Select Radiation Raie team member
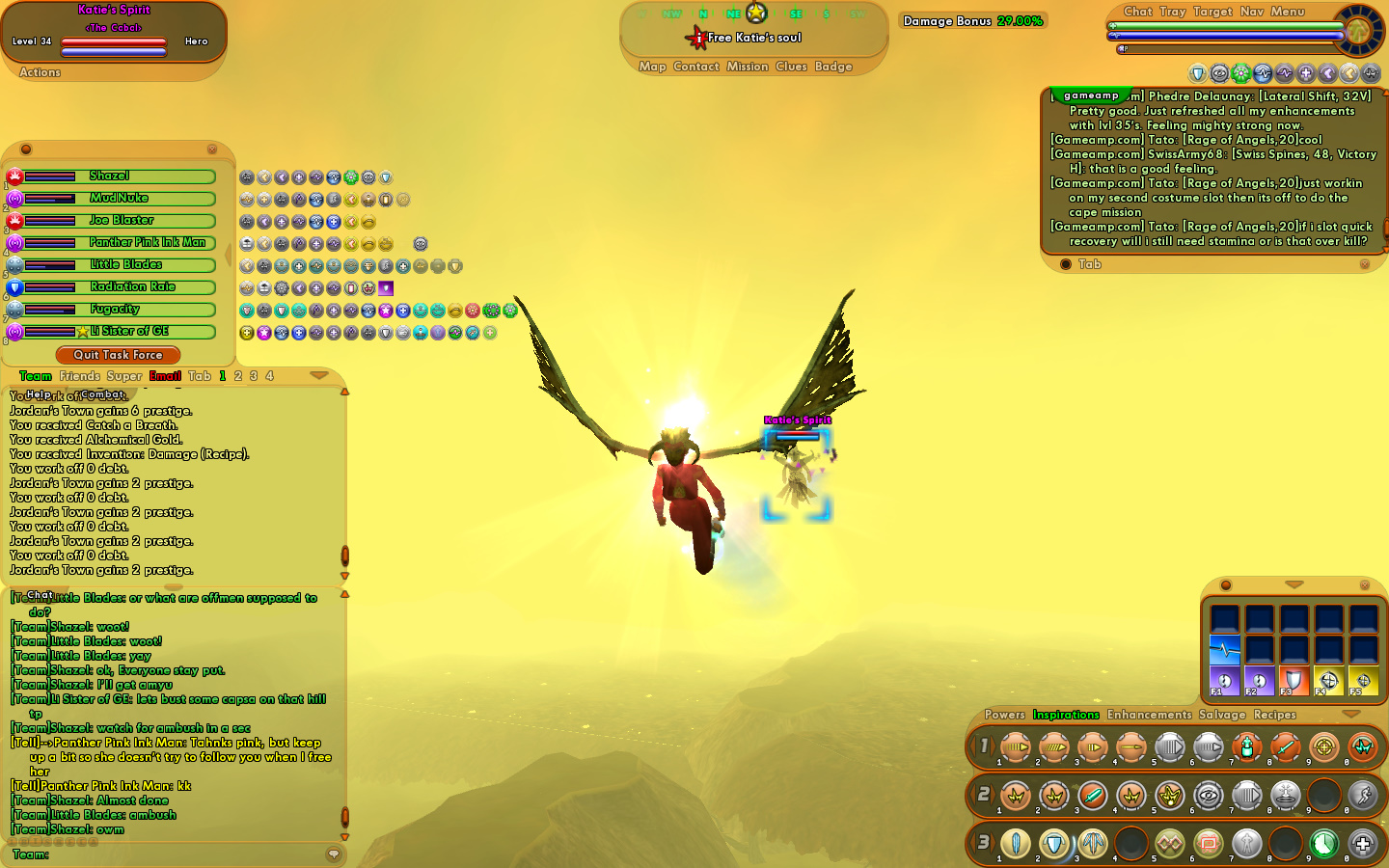Screen dimensions: 1389x868 coord(132,287)
